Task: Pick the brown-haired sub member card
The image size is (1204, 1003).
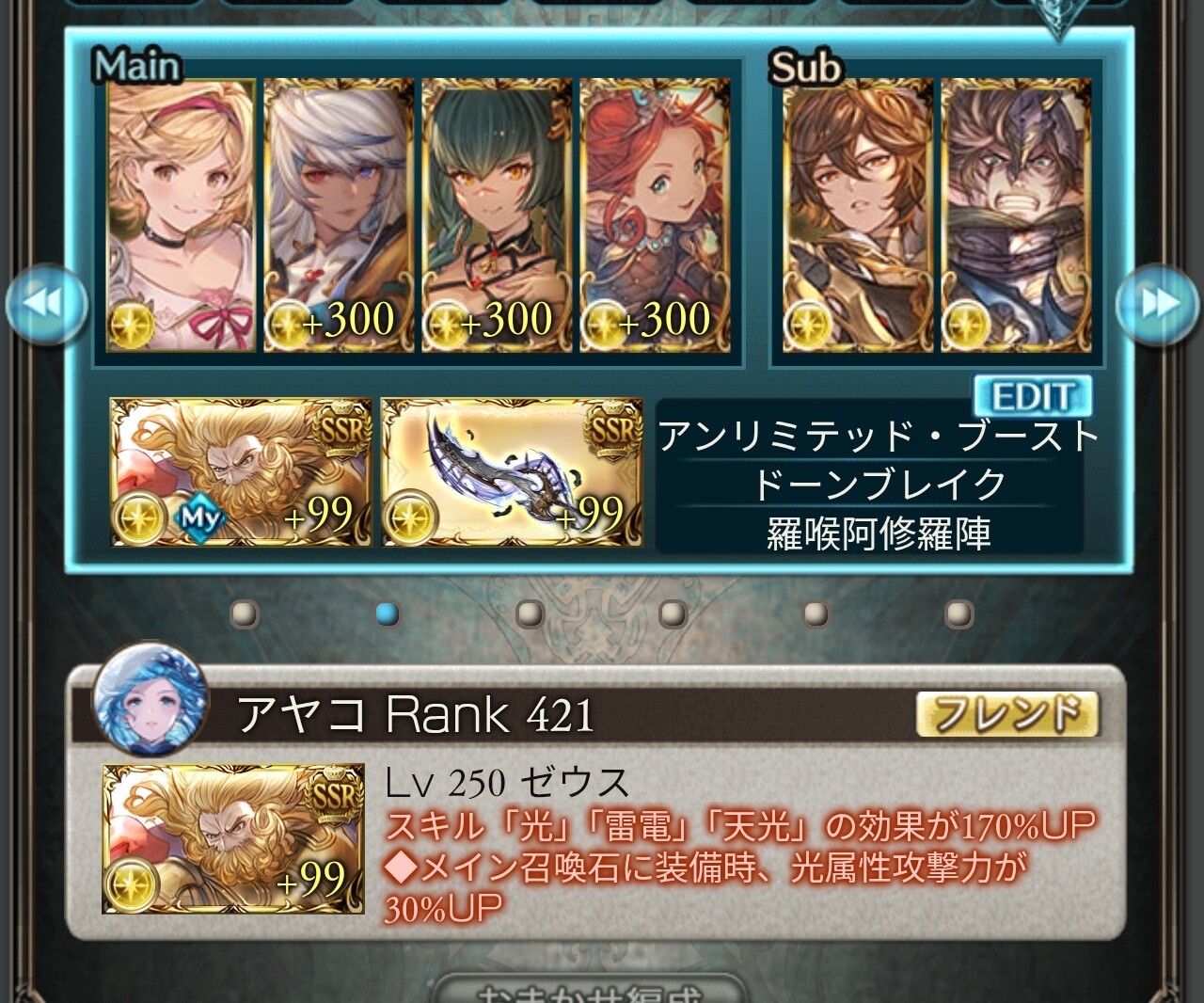Action: point(857,215)
